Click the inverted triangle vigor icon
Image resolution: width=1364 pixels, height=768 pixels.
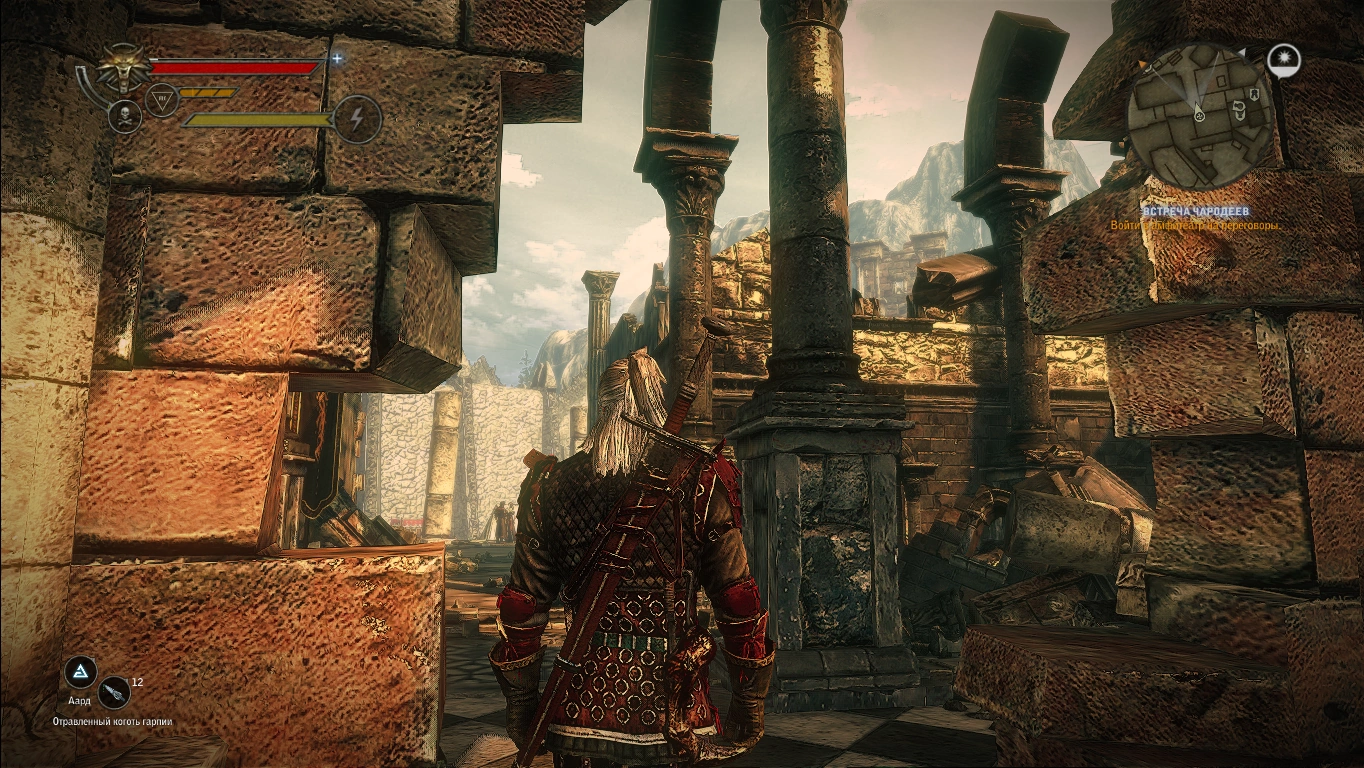(162, 98)
